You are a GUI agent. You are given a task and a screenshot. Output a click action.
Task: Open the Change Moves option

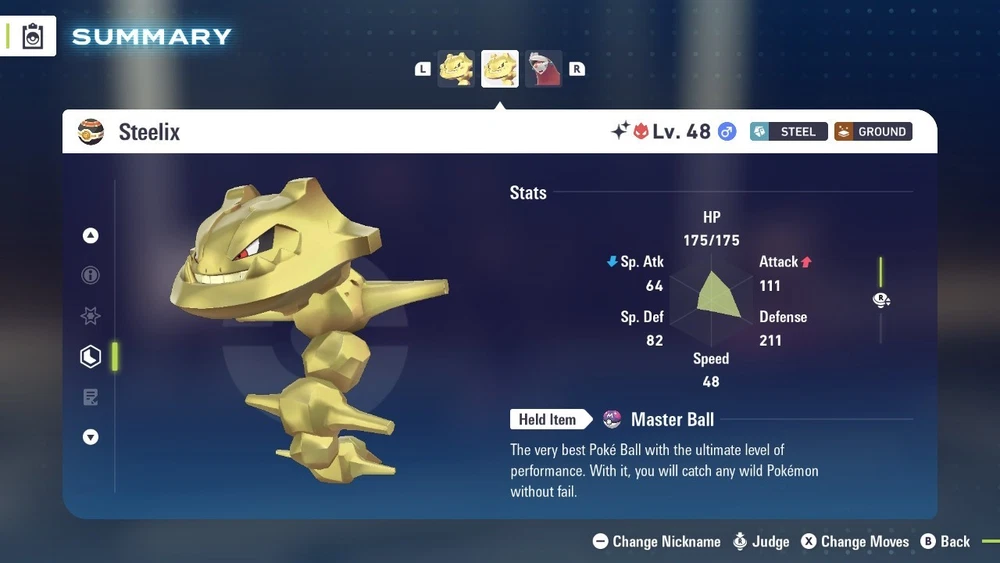853,541
